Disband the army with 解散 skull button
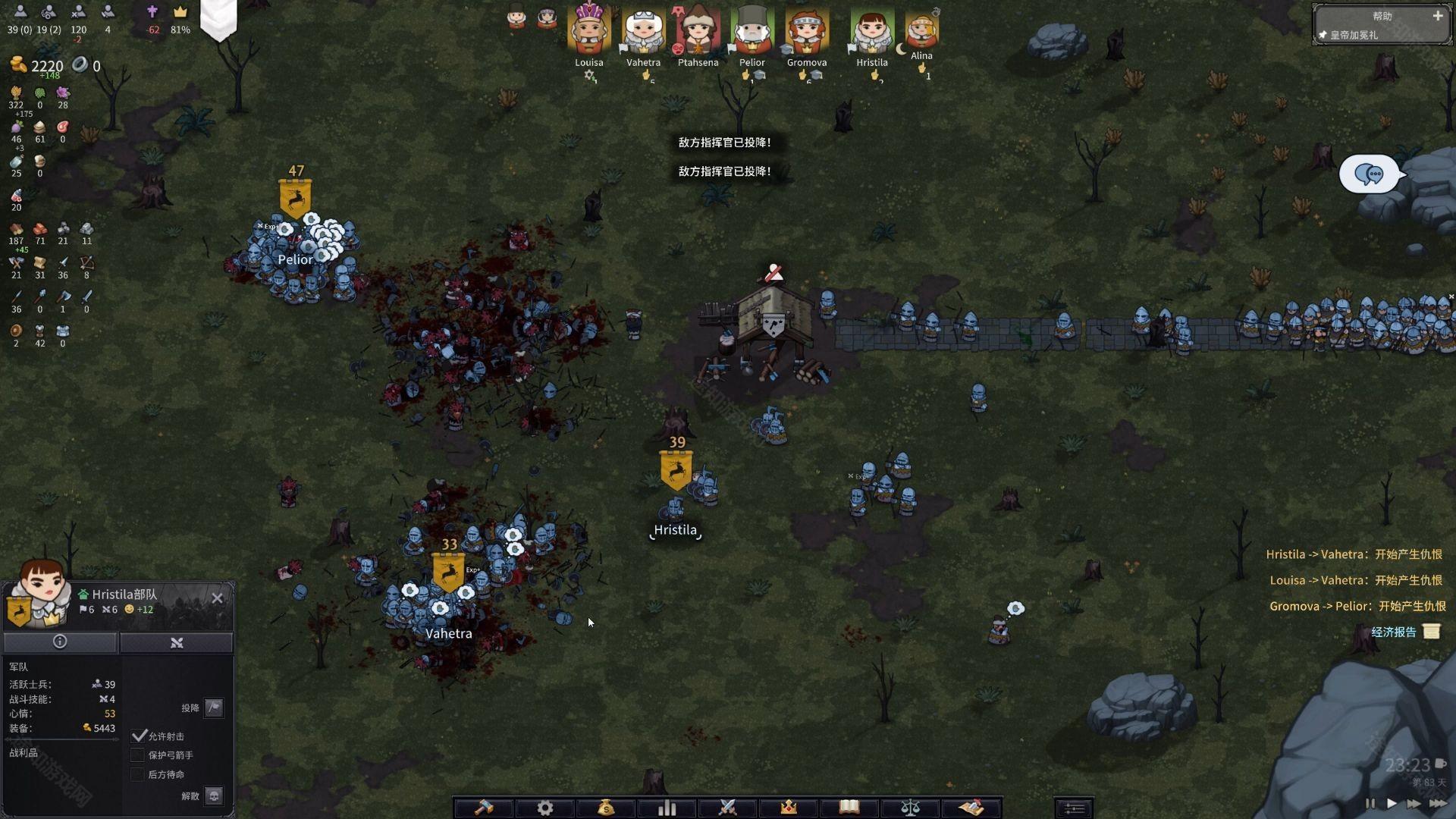 tap(214, 795)
